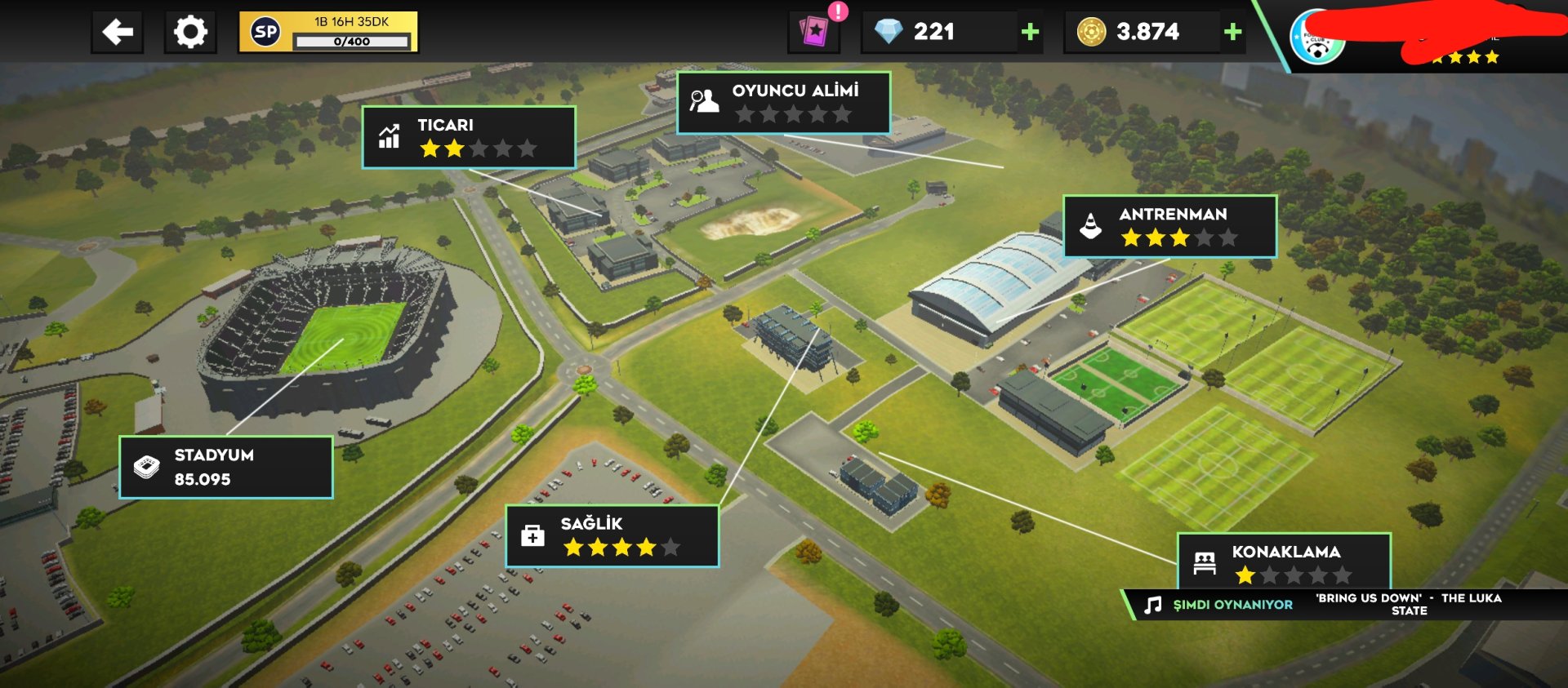Buy more coins with the plus button
1568x688 pixels.
(x=1232, y=32)
